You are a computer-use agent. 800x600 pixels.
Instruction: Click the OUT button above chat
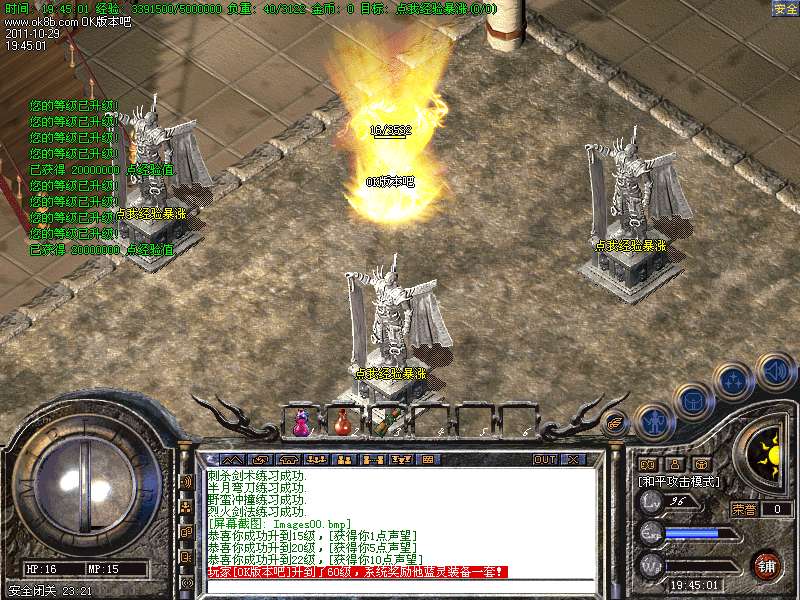pyautogui.click(x=544, y=460)
